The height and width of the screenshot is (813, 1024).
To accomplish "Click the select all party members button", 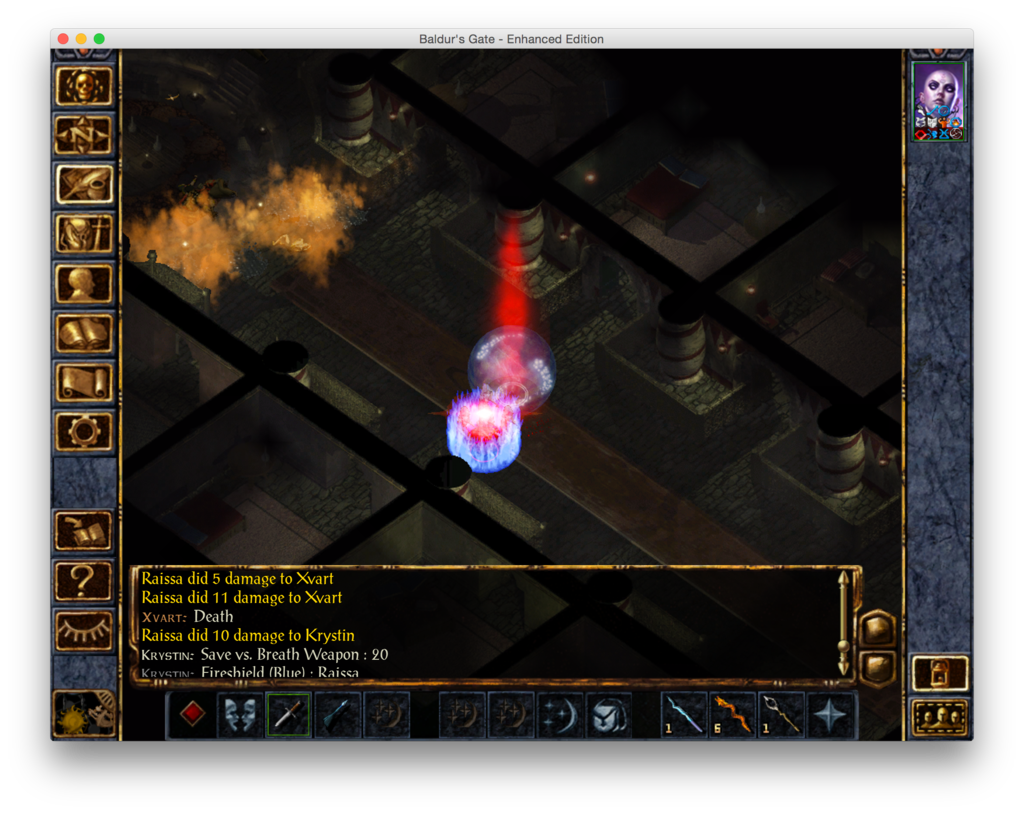I will (x=940, y=717).
